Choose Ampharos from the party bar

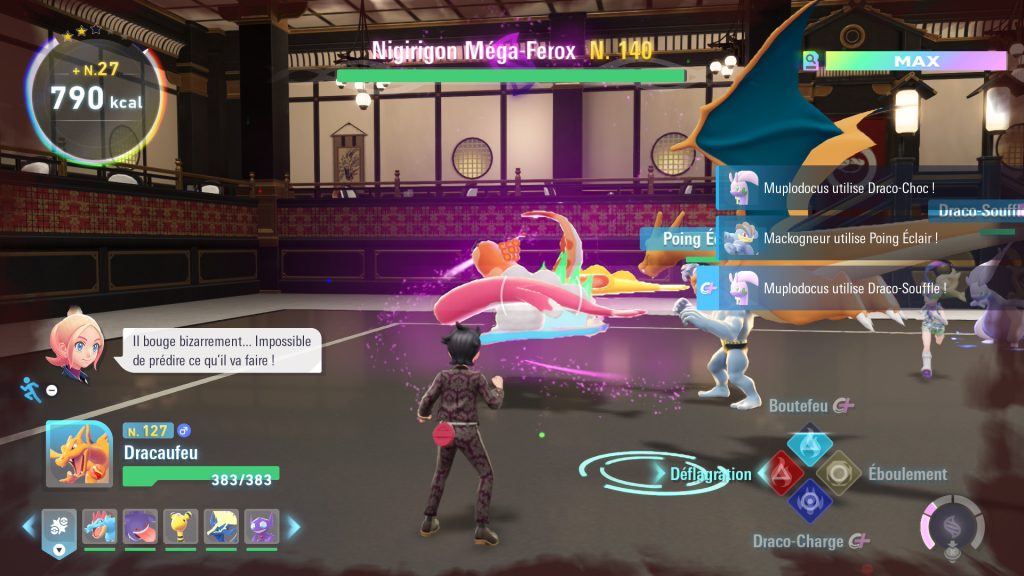coord(181,526)
